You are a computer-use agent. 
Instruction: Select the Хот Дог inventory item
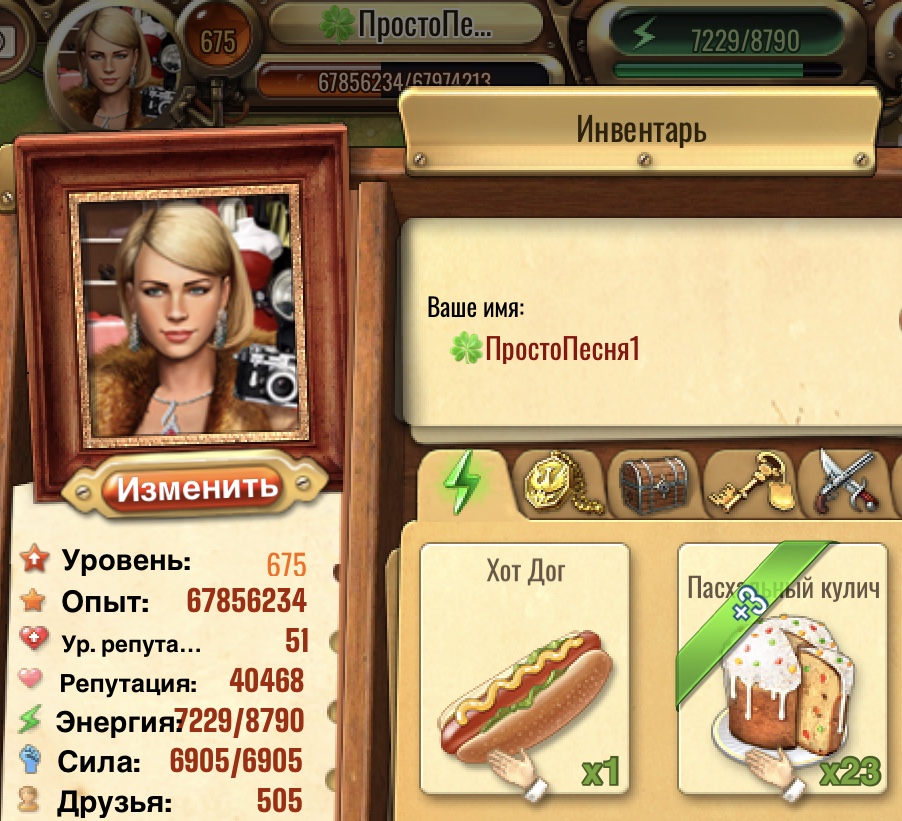525,667
